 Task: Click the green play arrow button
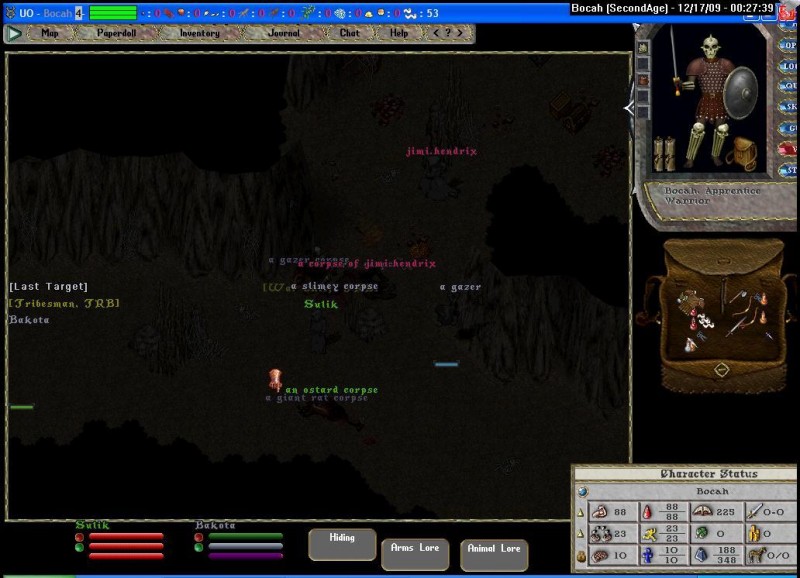tap(14, 33)
